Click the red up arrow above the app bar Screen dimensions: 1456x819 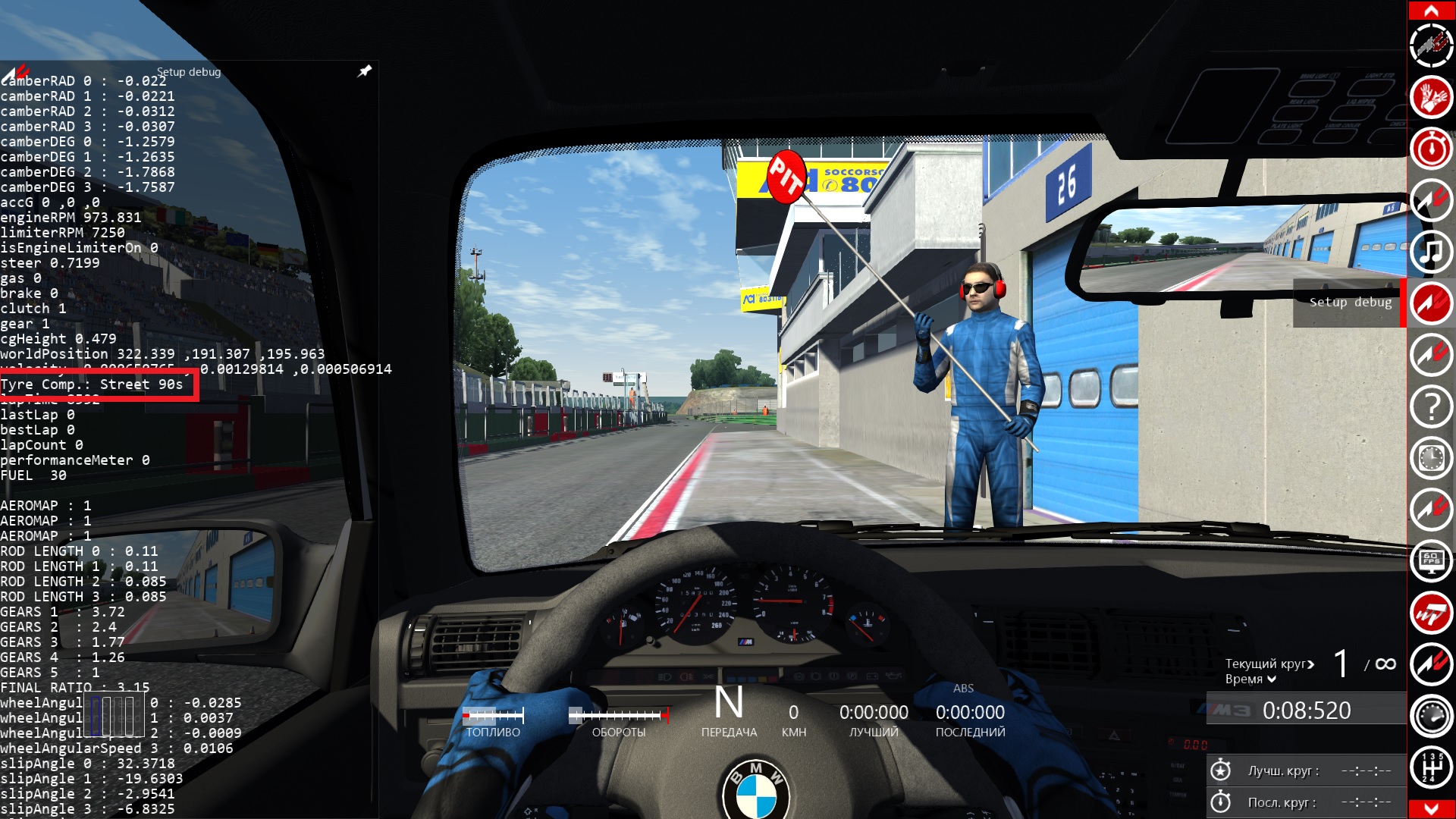click(1431, 11)
